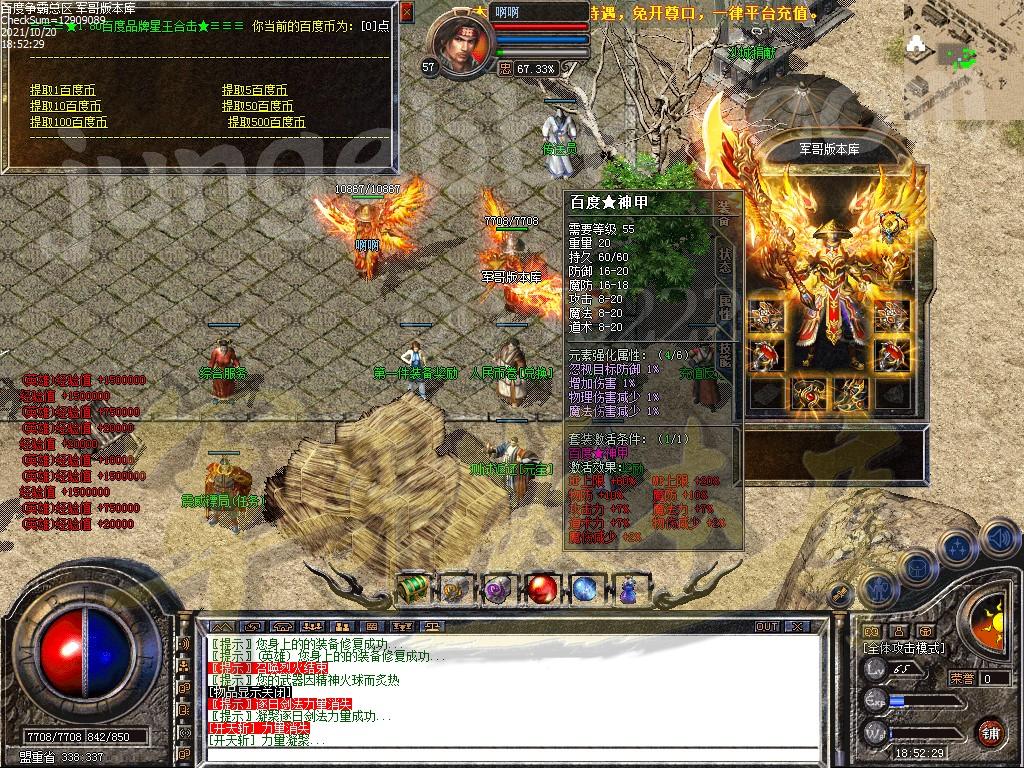Select the green treasure chest belt slot
This screenshot has width=1024, height=768.
[414, 589]
